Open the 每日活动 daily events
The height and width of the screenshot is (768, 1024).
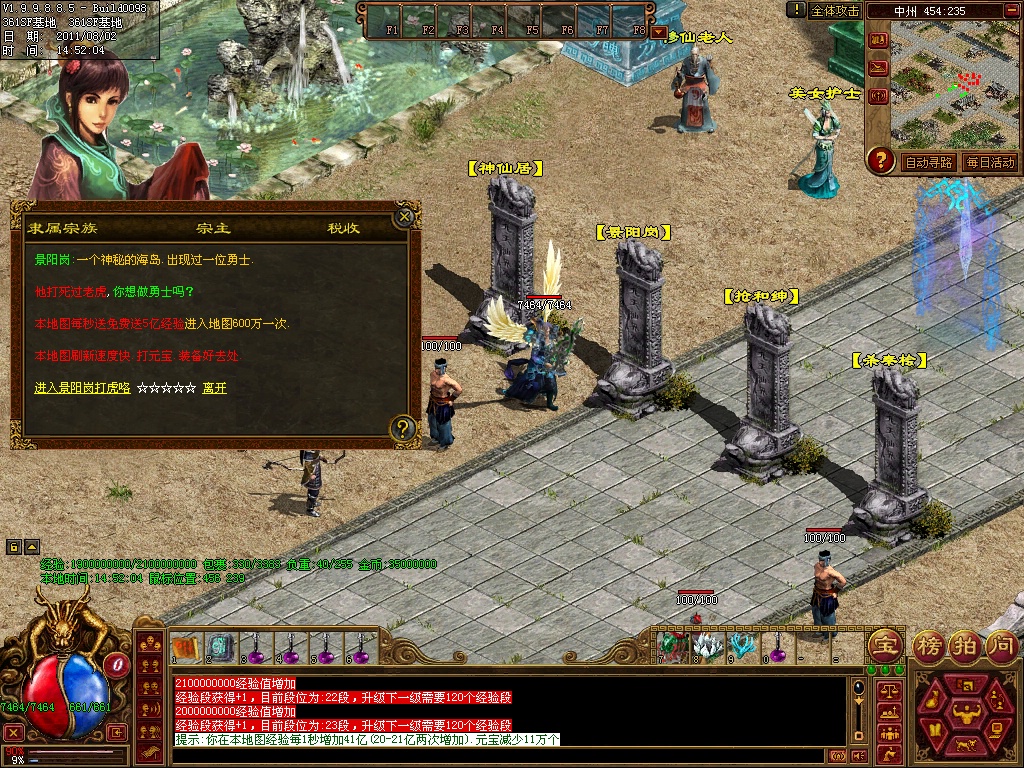(990, 162)
